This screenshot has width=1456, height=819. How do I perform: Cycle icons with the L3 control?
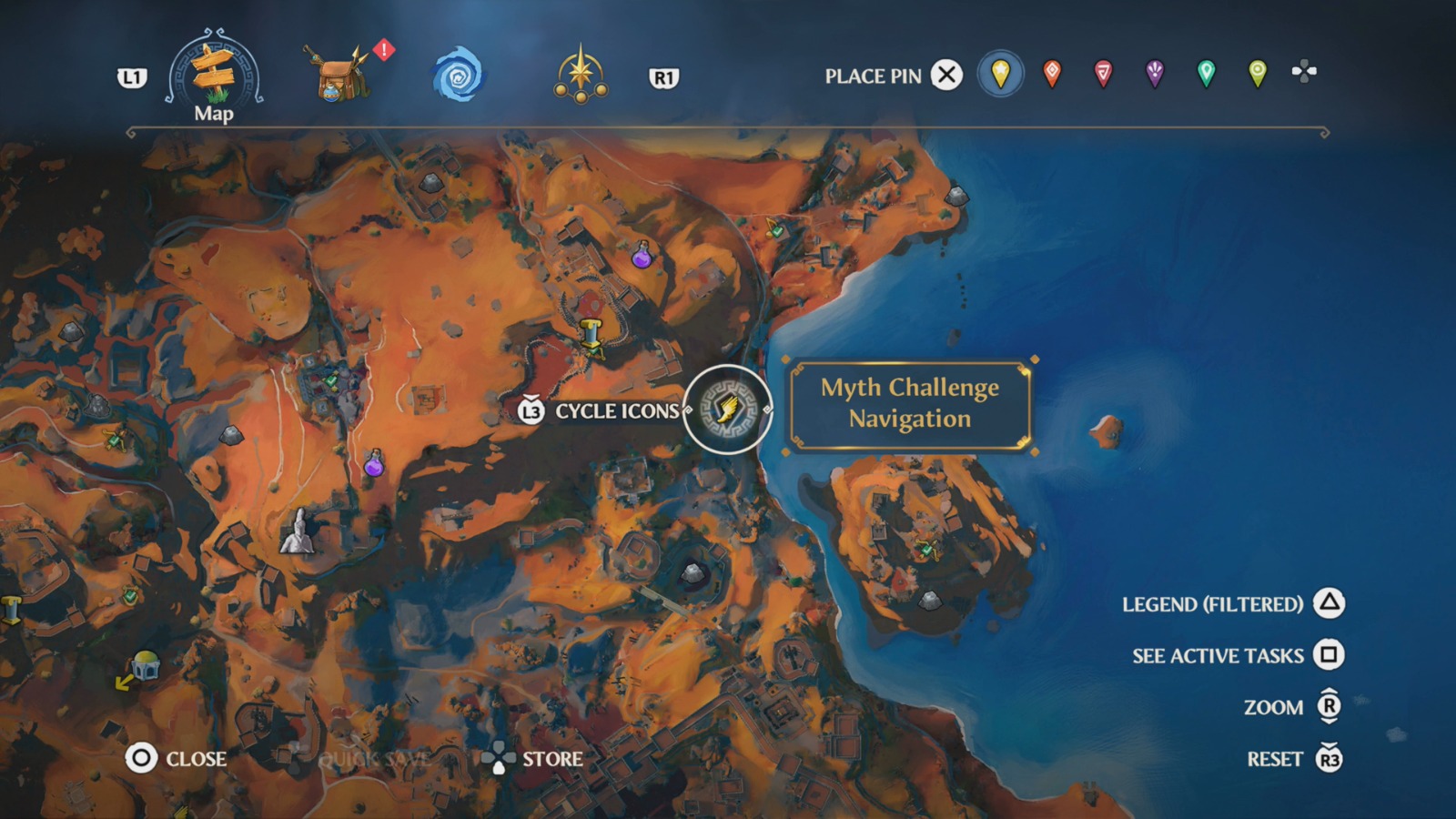531,411
